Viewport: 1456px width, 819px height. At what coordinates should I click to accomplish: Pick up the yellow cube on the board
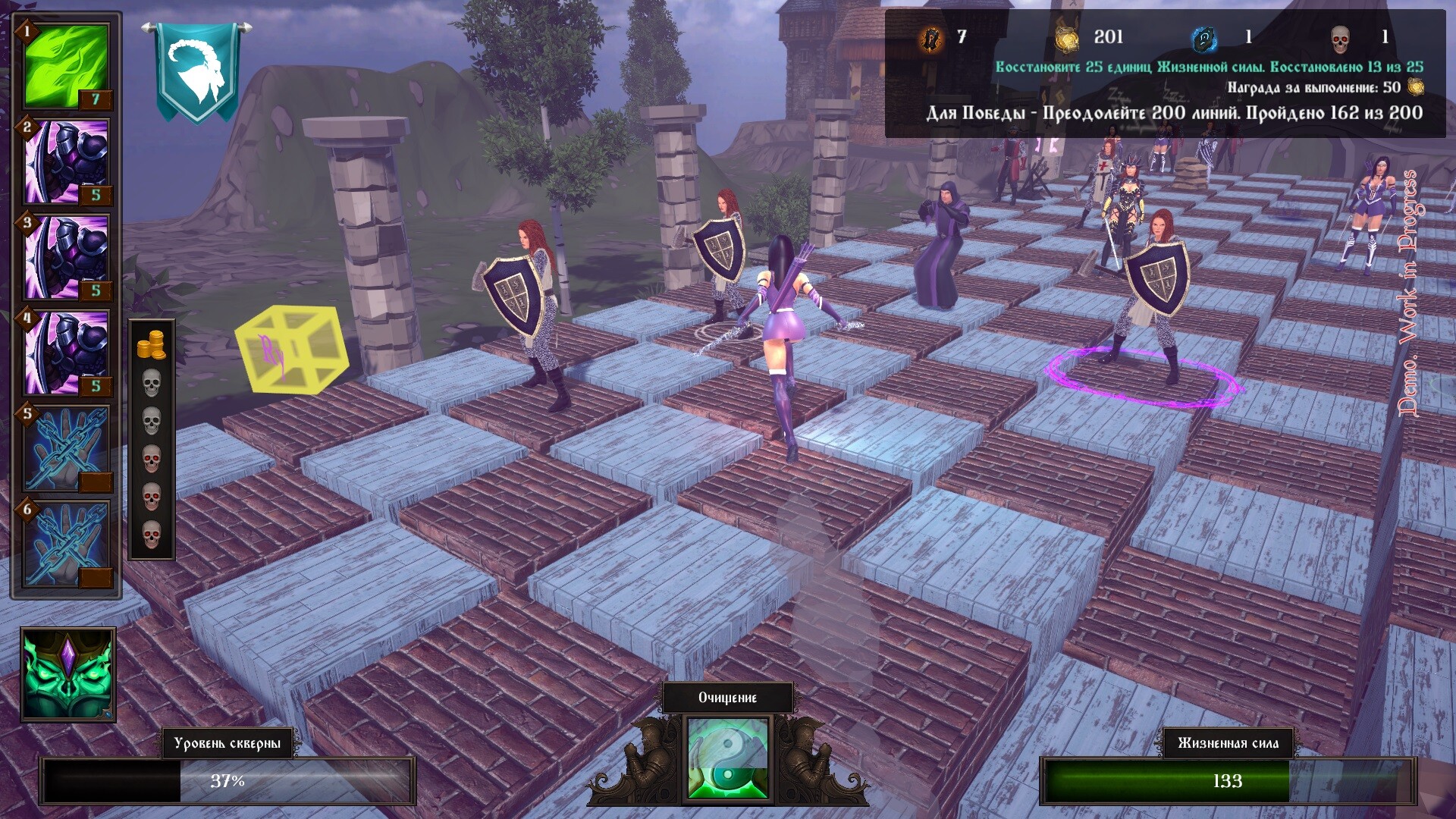290,349
